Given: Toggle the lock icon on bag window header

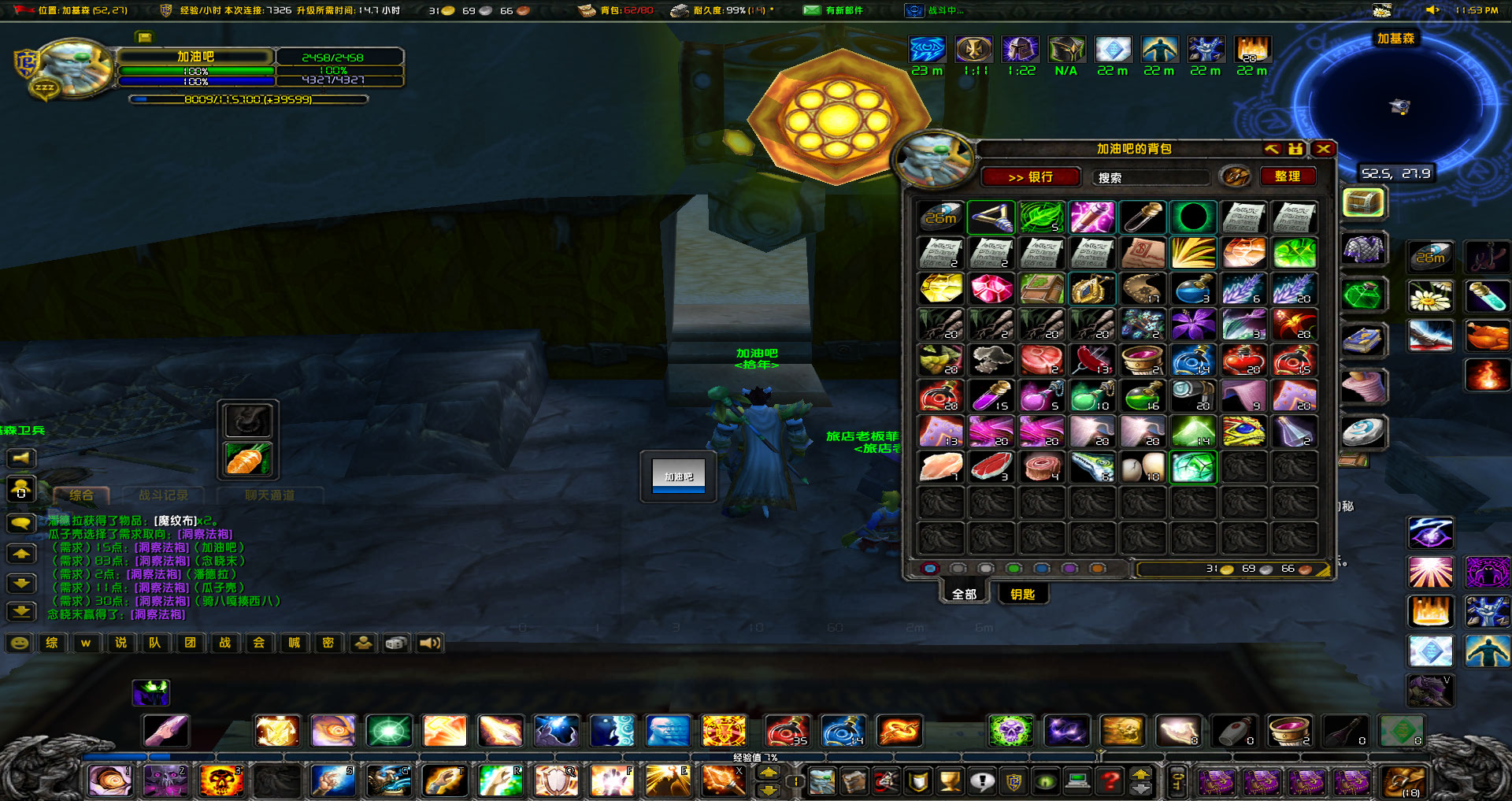Looking at the screenshot, I should coord(1295,149).
